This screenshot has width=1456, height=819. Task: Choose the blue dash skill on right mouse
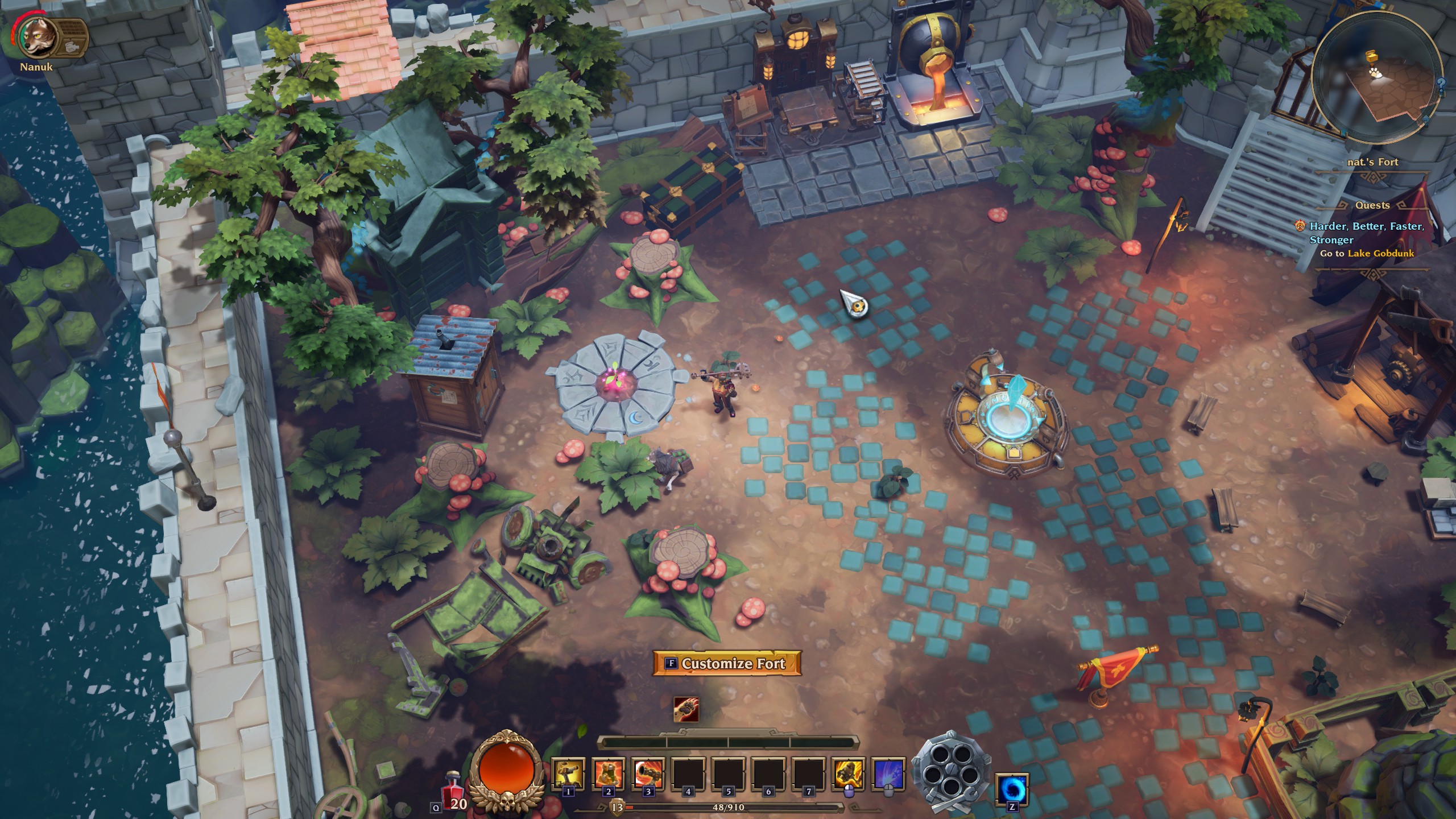pos(888,773)
